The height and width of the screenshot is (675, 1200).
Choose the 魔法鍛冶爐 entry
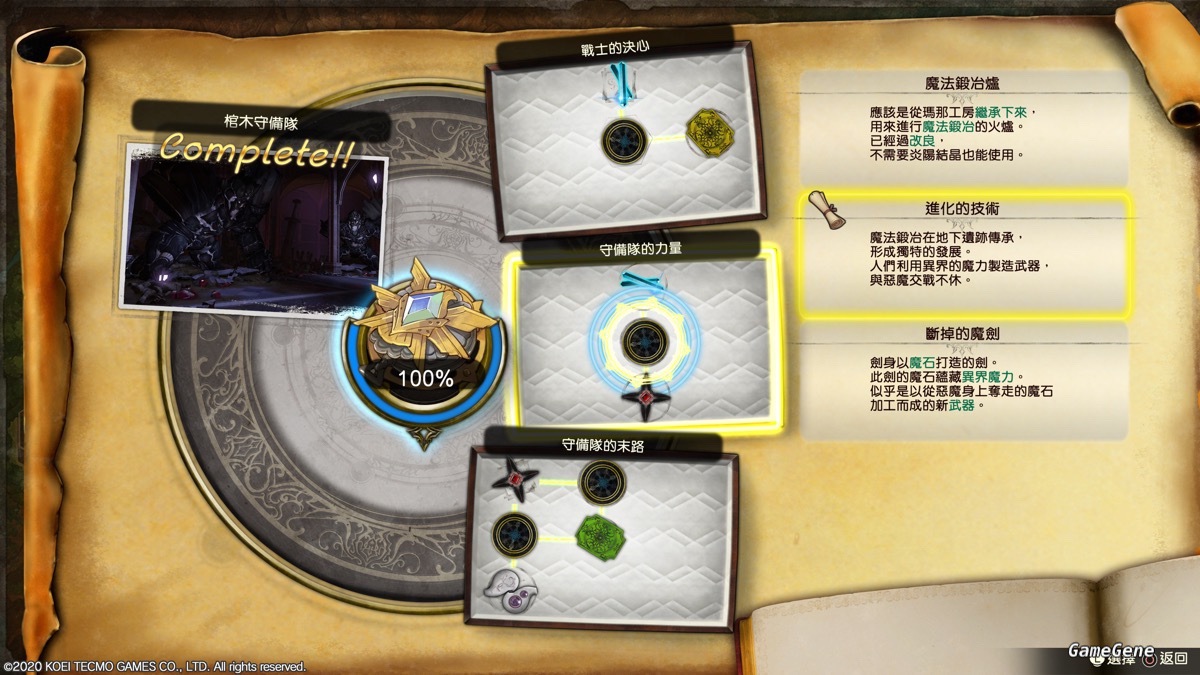tap(965, 119)
